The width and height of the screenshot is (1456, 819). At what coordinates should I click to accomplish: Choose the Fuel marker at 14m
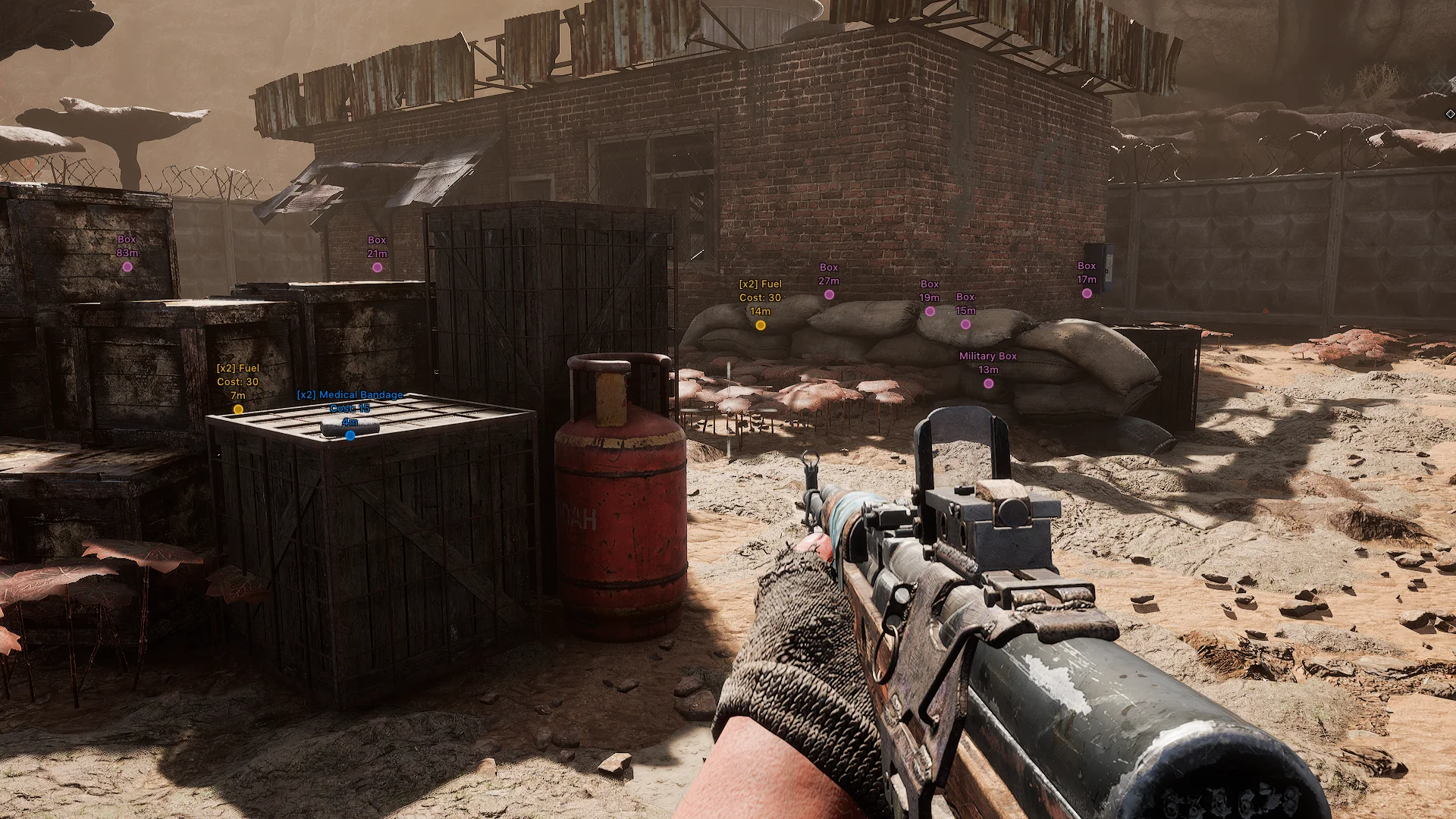(x=760, y=325)
